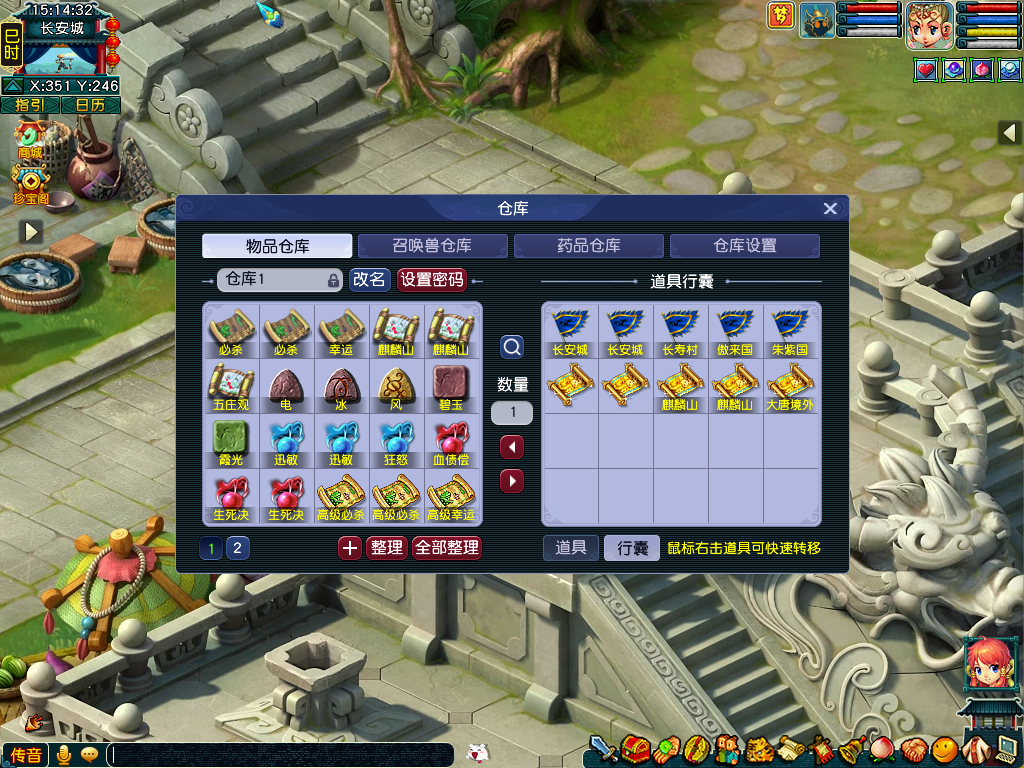
Task: Select the 五庄观 map item slot
Action: point(231,387)
